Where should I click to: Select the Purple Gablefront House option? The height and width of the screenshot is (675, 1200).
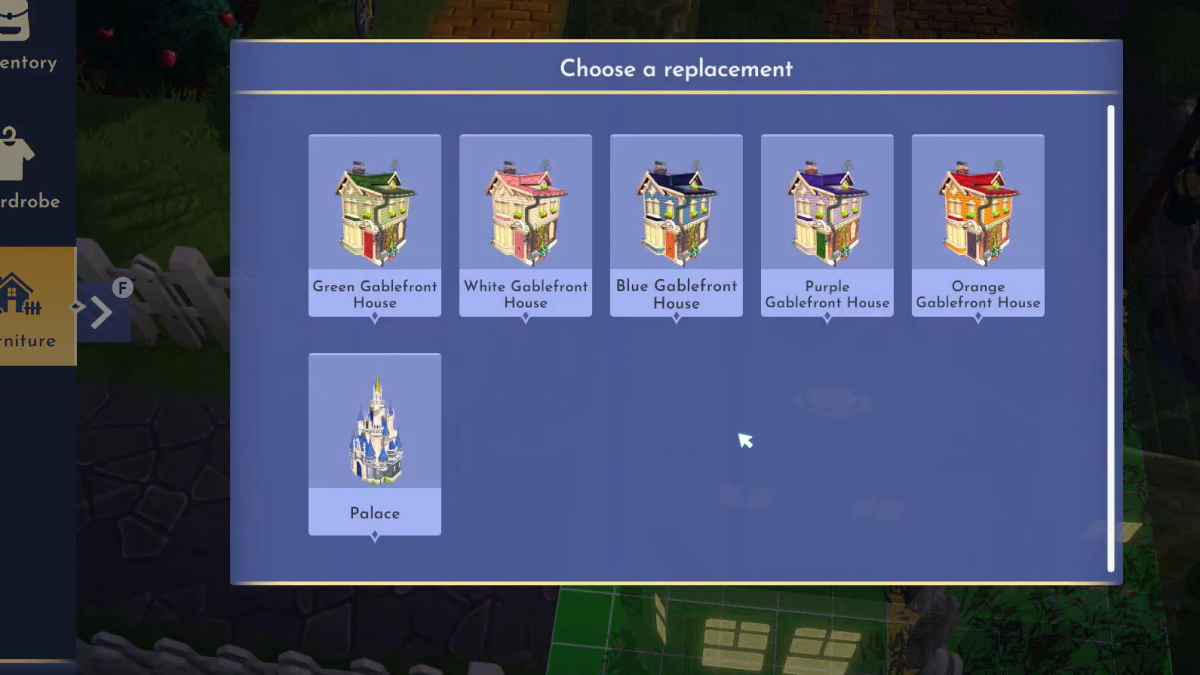click(827, 225)
